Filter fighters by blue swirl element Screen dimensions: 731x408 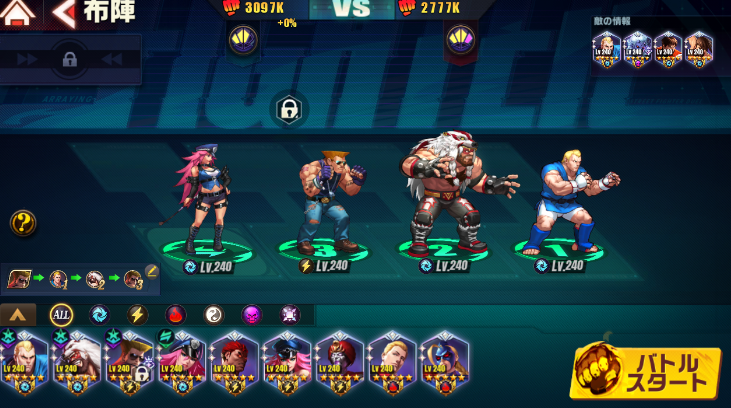click(x=99, y=315)
